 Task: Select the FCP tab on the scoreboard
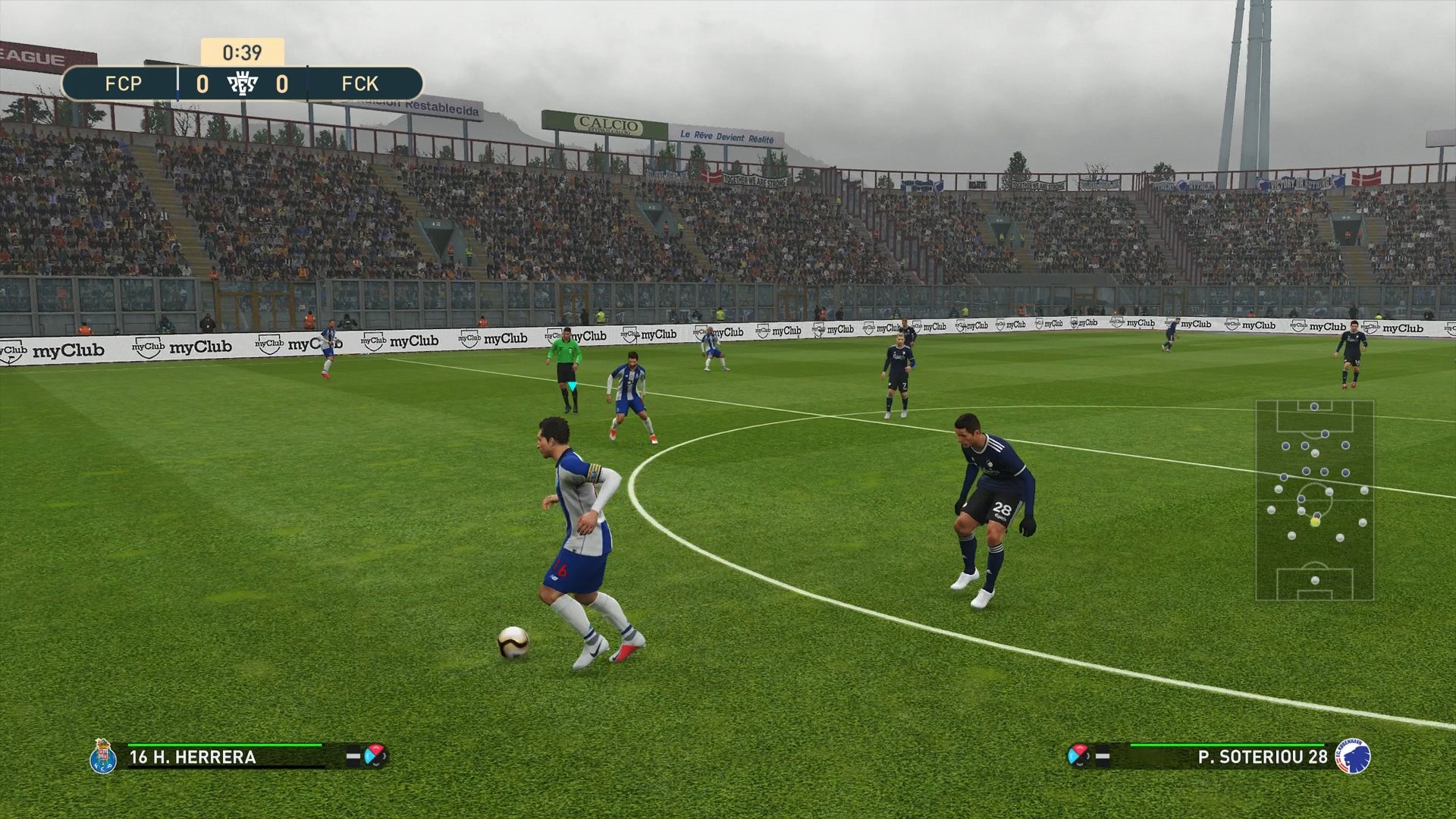(125, 83)
